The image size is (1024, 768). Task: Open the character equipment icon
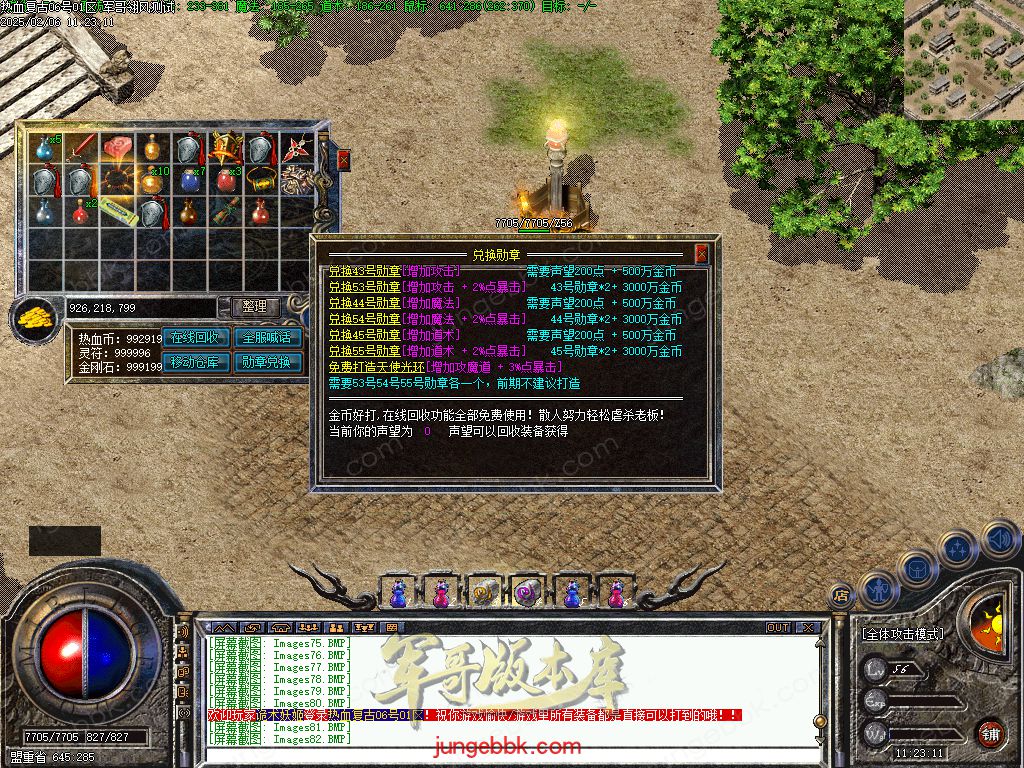pyautogui.click(x=878, y=590)
